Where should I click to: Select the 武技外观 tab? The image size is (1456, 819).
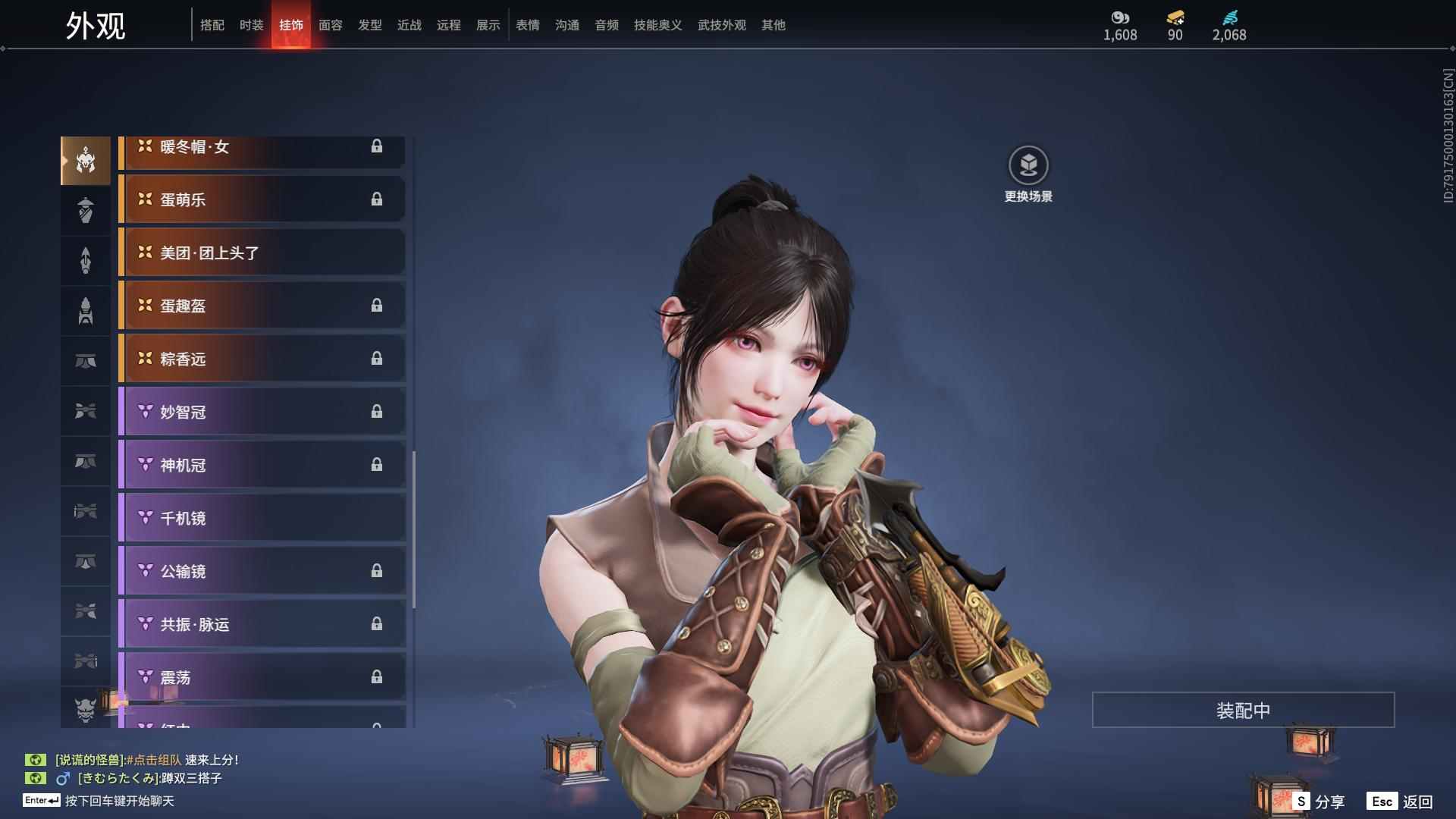722,25
